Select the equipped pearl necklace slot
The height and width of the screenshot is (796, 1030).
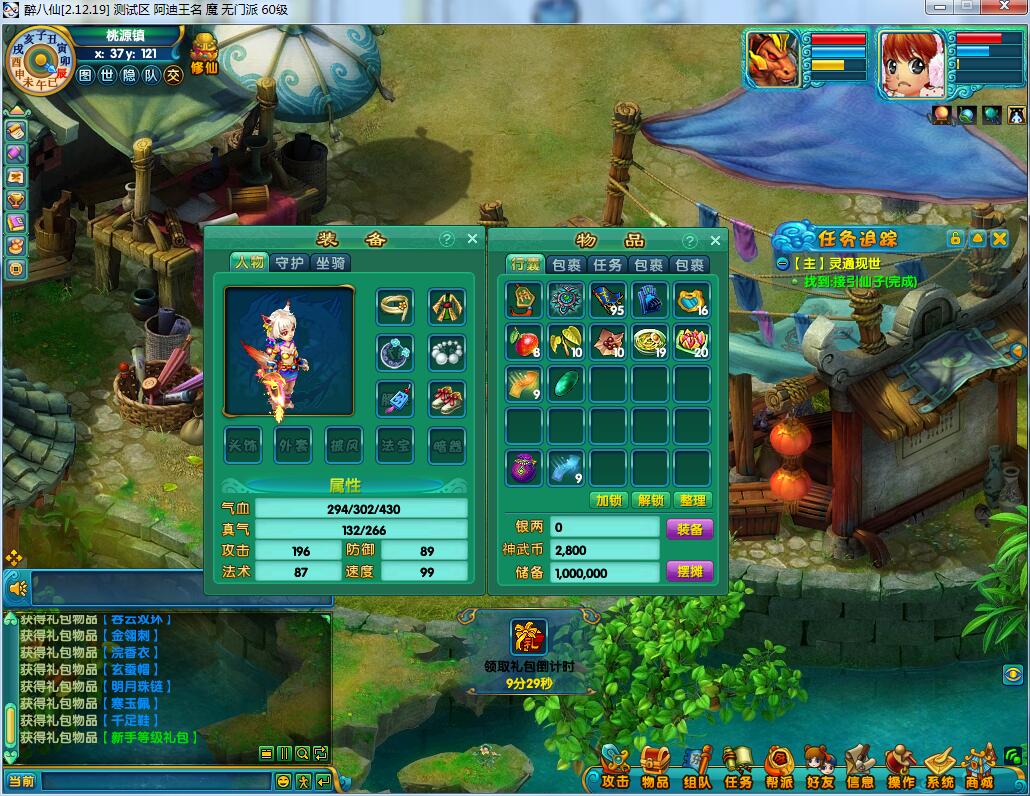[447, 352]
